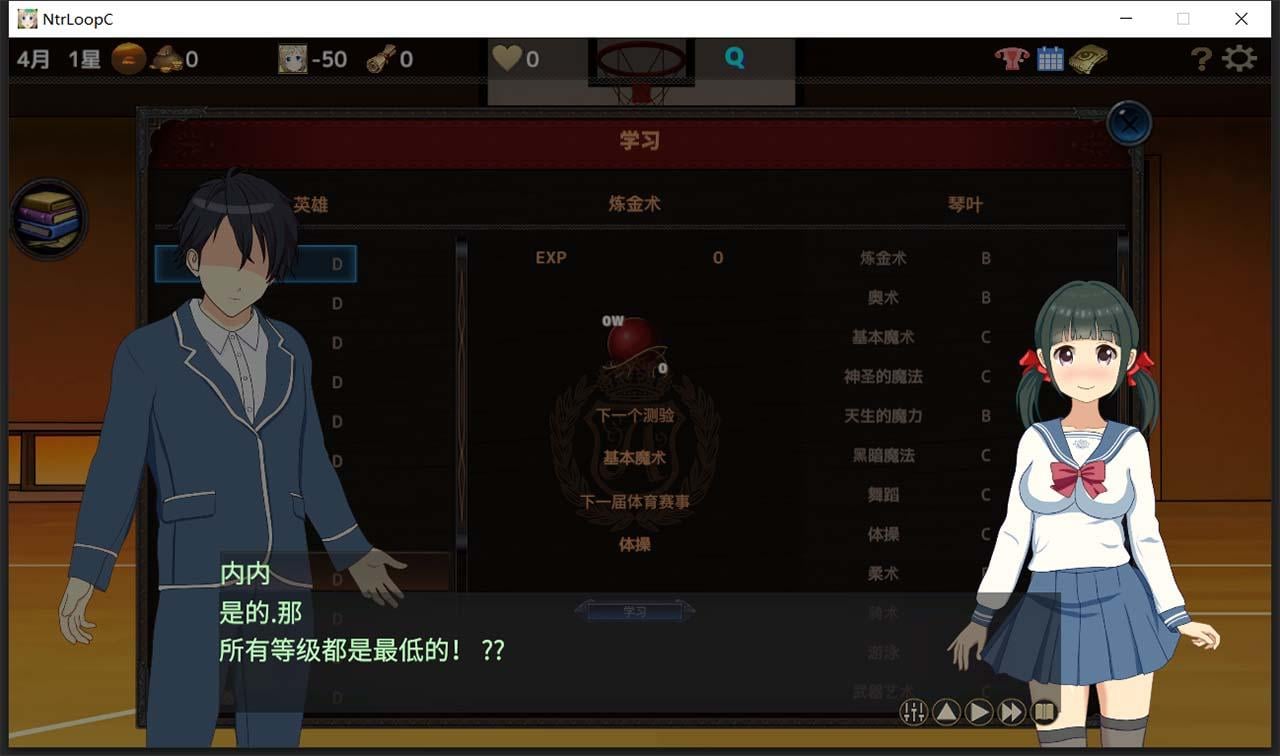Open the books icon on the left side
The image size is (1280, 756).
tap(48, 219)
